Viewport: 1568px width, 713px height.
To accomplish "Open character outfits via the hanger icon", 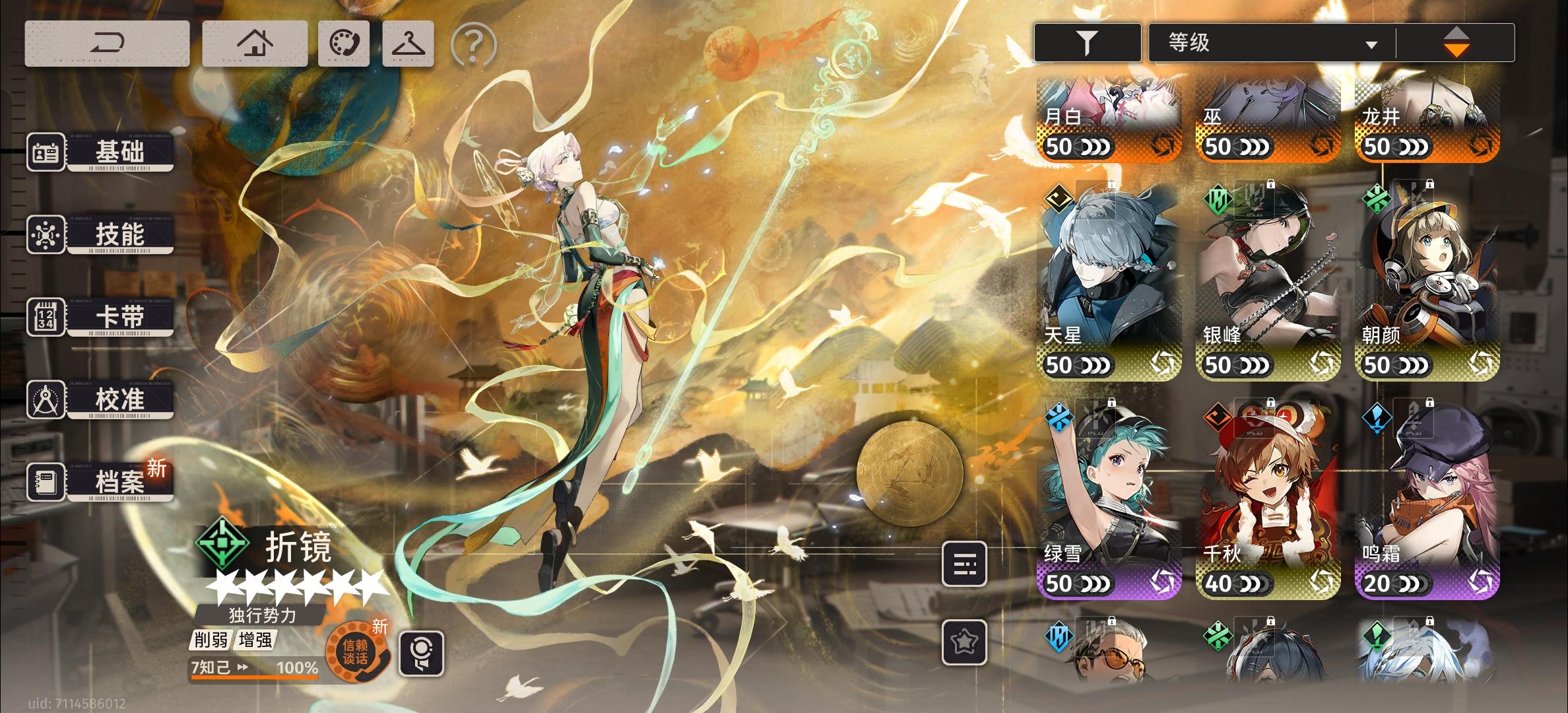I will (407, 44).
